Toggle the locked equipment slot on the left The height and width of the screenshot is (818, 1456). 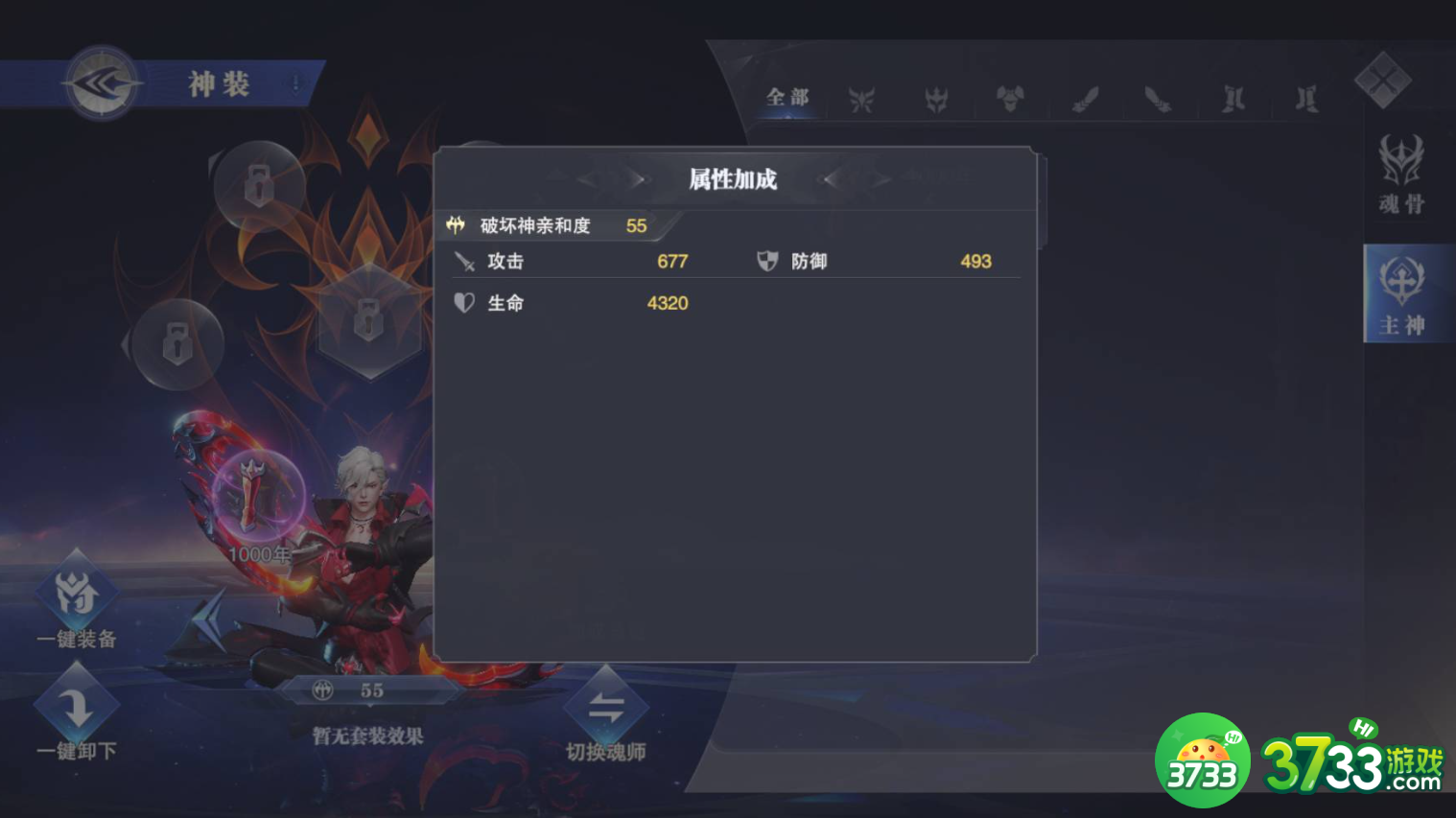click(177, 340)
